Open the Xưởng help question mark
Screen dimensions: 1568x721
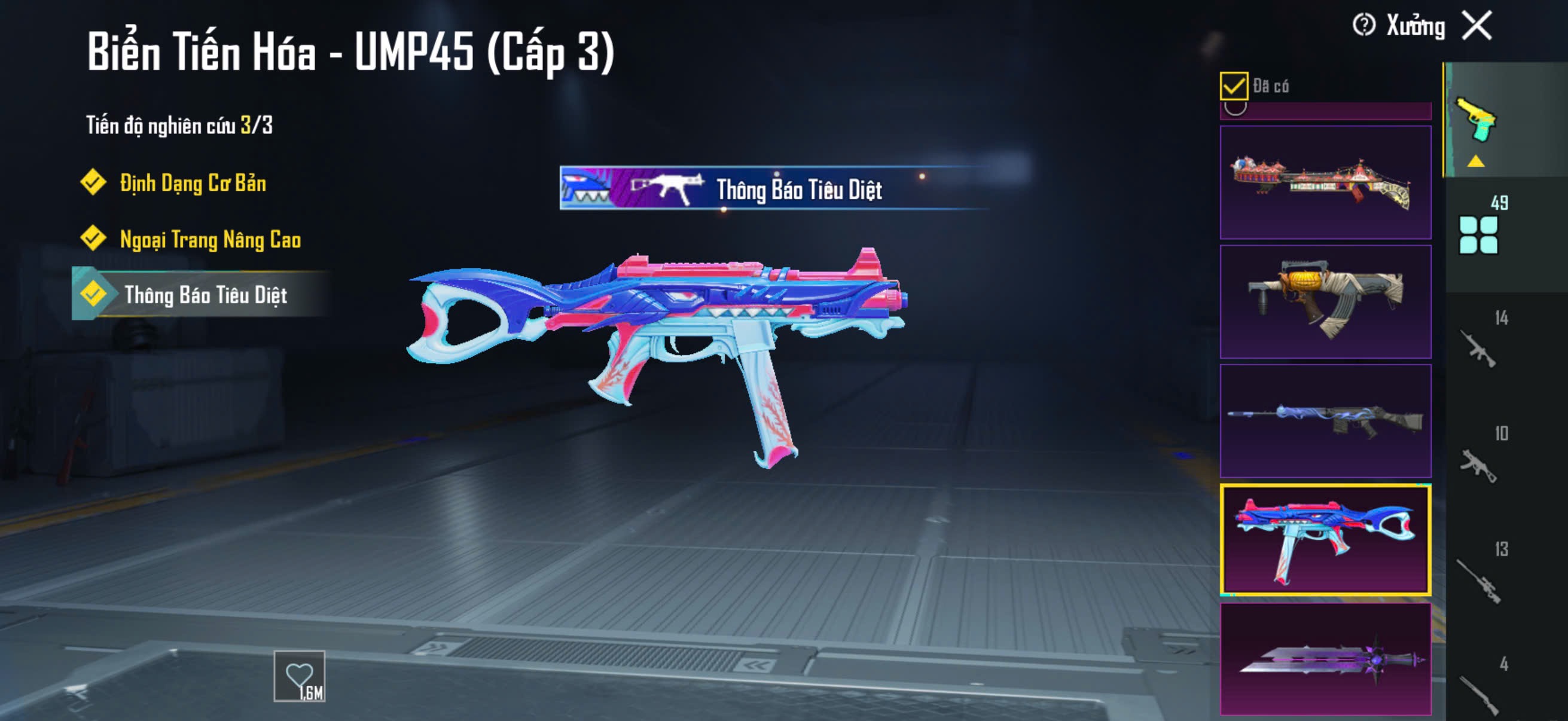pyautogui.click(x=1363, y=26)
